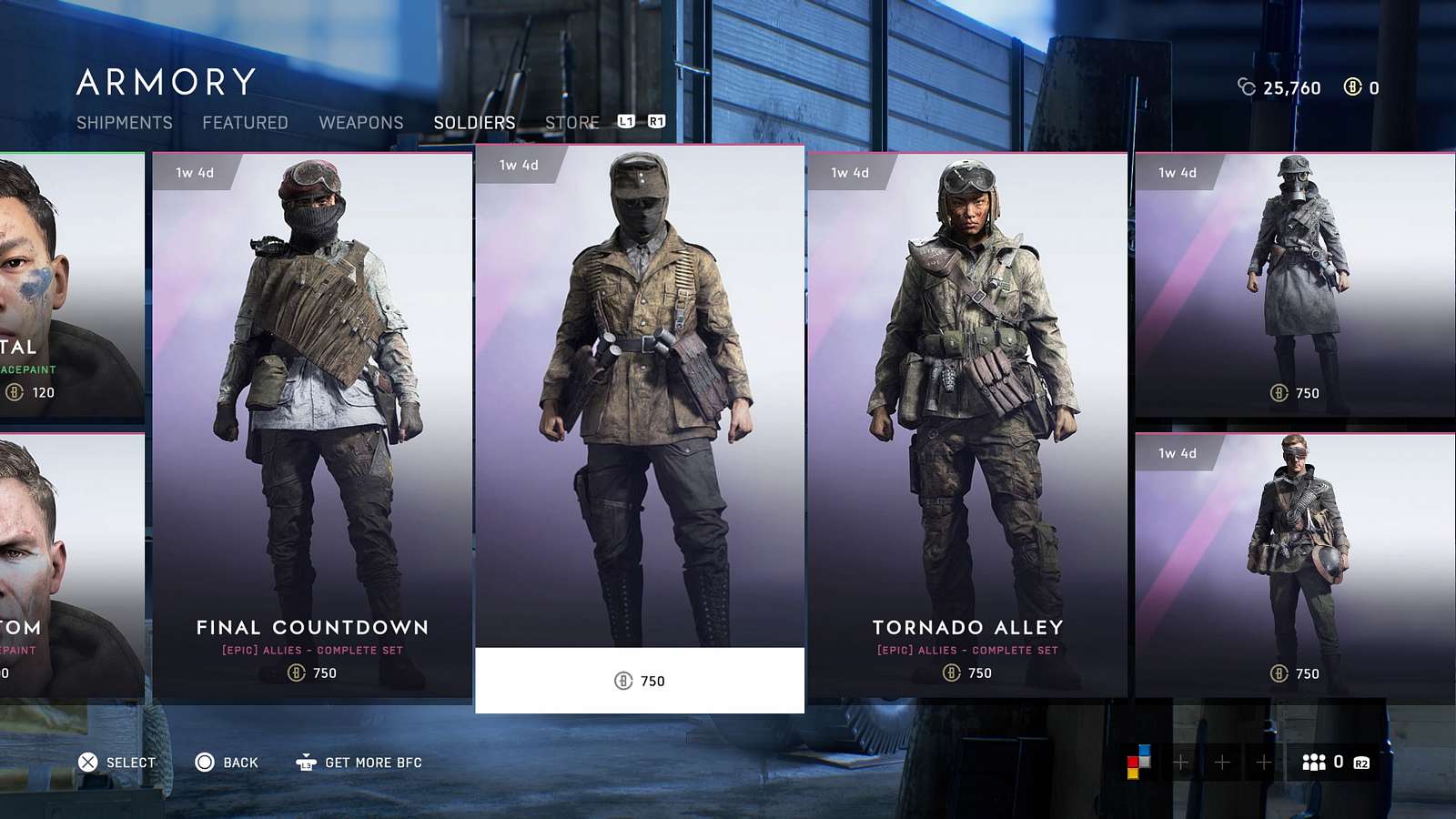Click the Battlefield Currency icon showing 0
Viewport: 1456px width, 819px height.
point(1355,87)
